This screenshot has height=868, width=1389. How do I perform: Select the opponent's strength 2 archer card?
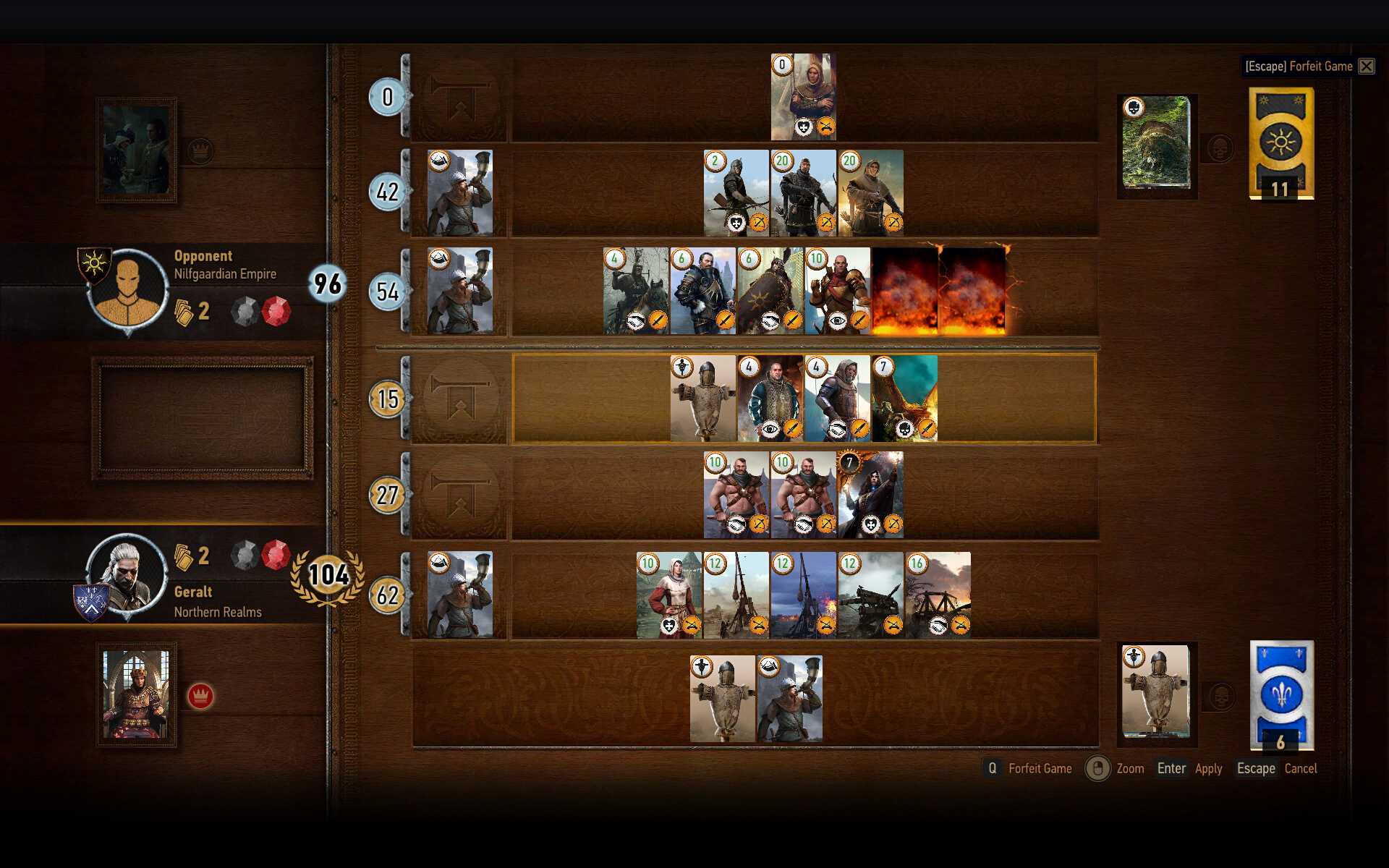click(736, 193)
